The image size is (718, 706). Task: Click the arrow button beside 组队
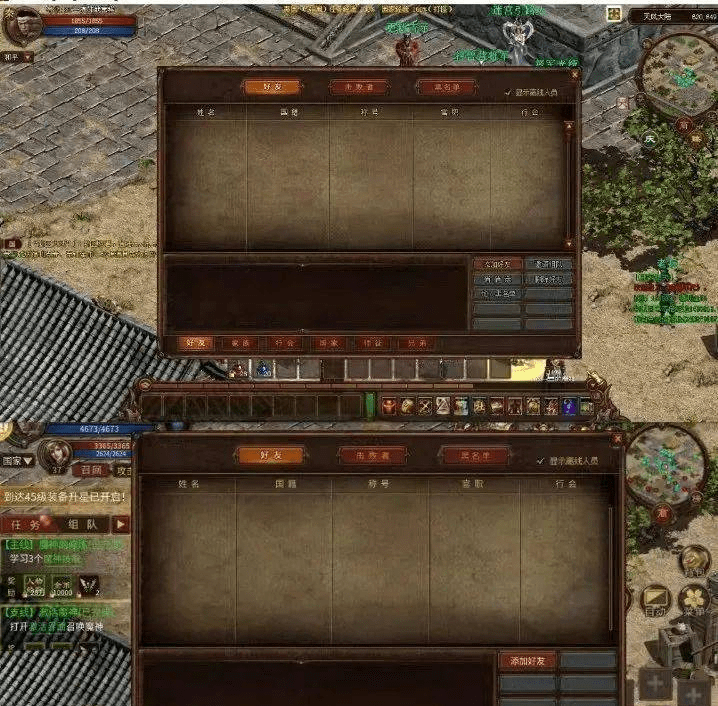(121, 523)
